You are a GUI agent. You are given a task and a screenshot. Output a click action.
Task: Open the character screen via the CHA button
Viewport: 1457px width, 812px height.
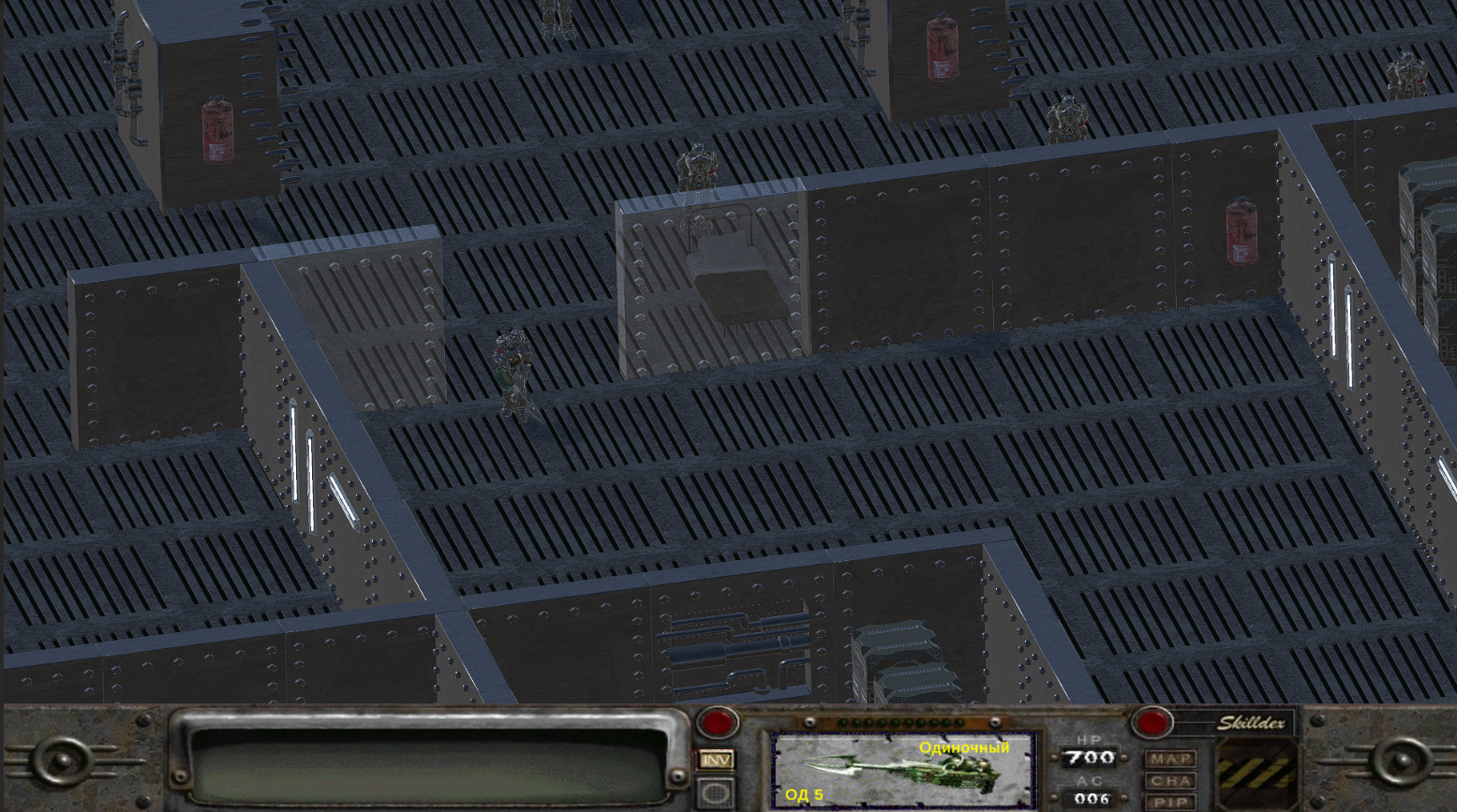point(1170,780)
